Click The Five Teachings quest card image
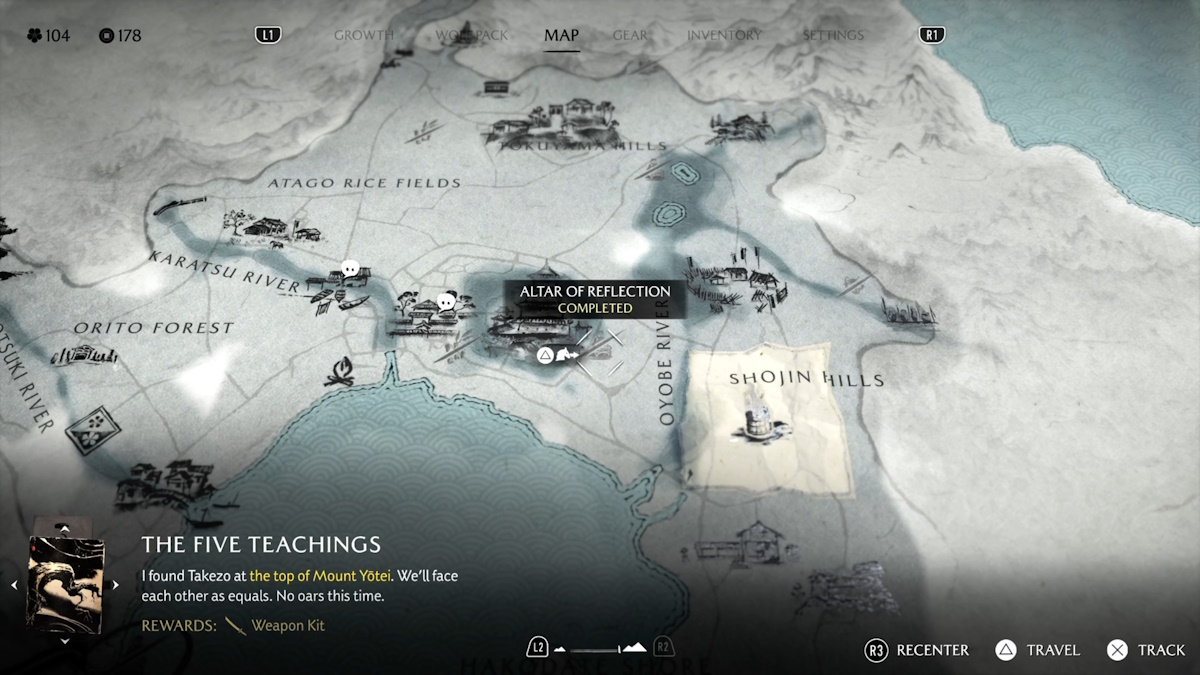Screen dimensions: 1200x675 pyautogui.click(x=66, y=584)
